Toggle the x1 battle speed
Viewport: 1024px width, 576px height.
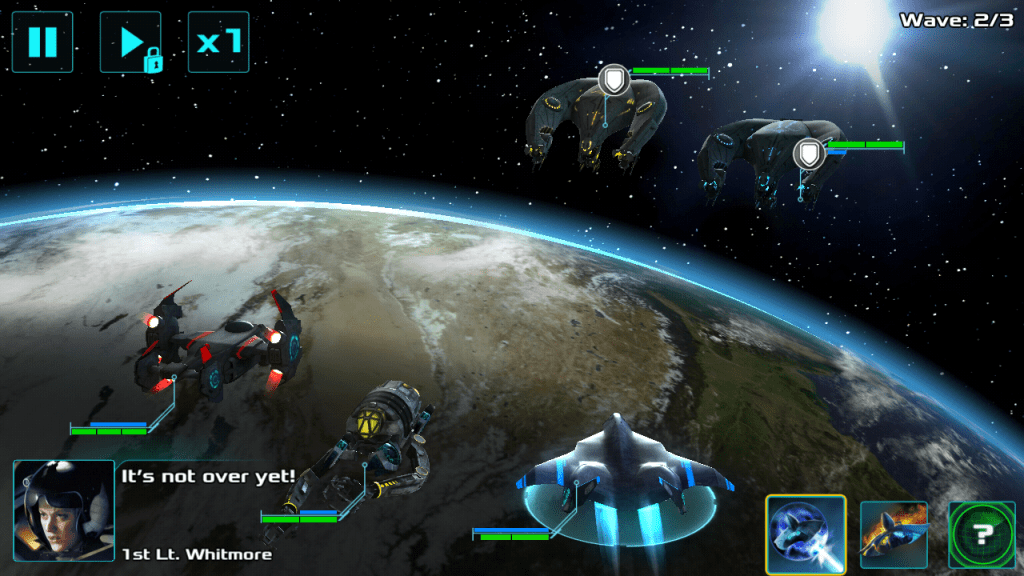pos(218,42)
